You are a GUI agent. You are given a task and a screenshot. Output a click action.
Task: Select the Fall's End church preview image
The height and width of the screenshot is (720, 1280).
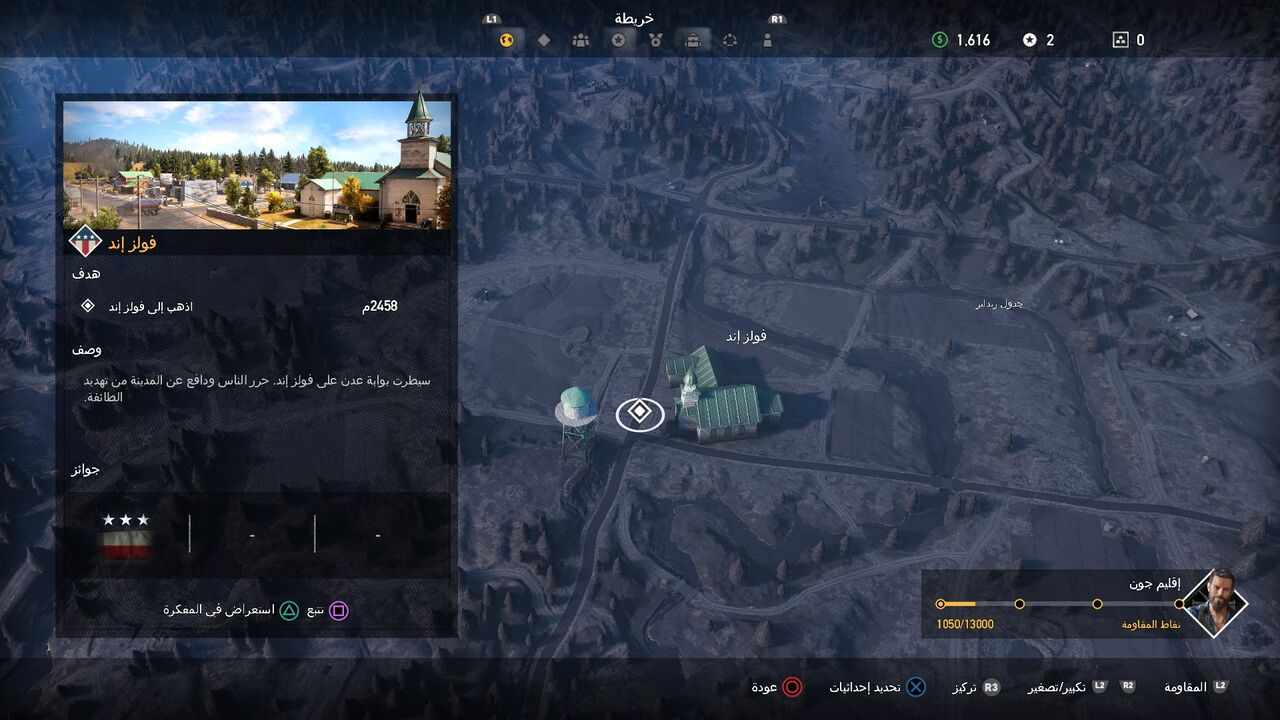pos(257,164)
